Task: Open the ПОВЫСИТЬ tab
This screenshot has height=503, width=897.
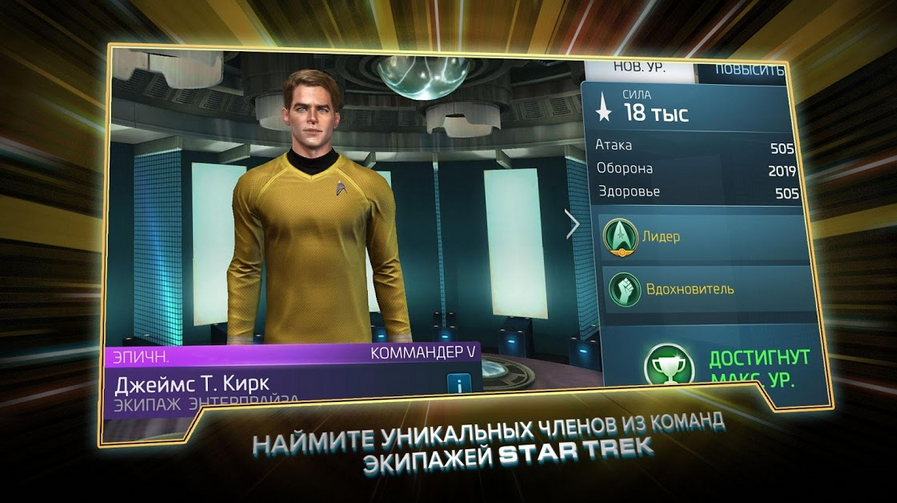Action: [745, 71]
